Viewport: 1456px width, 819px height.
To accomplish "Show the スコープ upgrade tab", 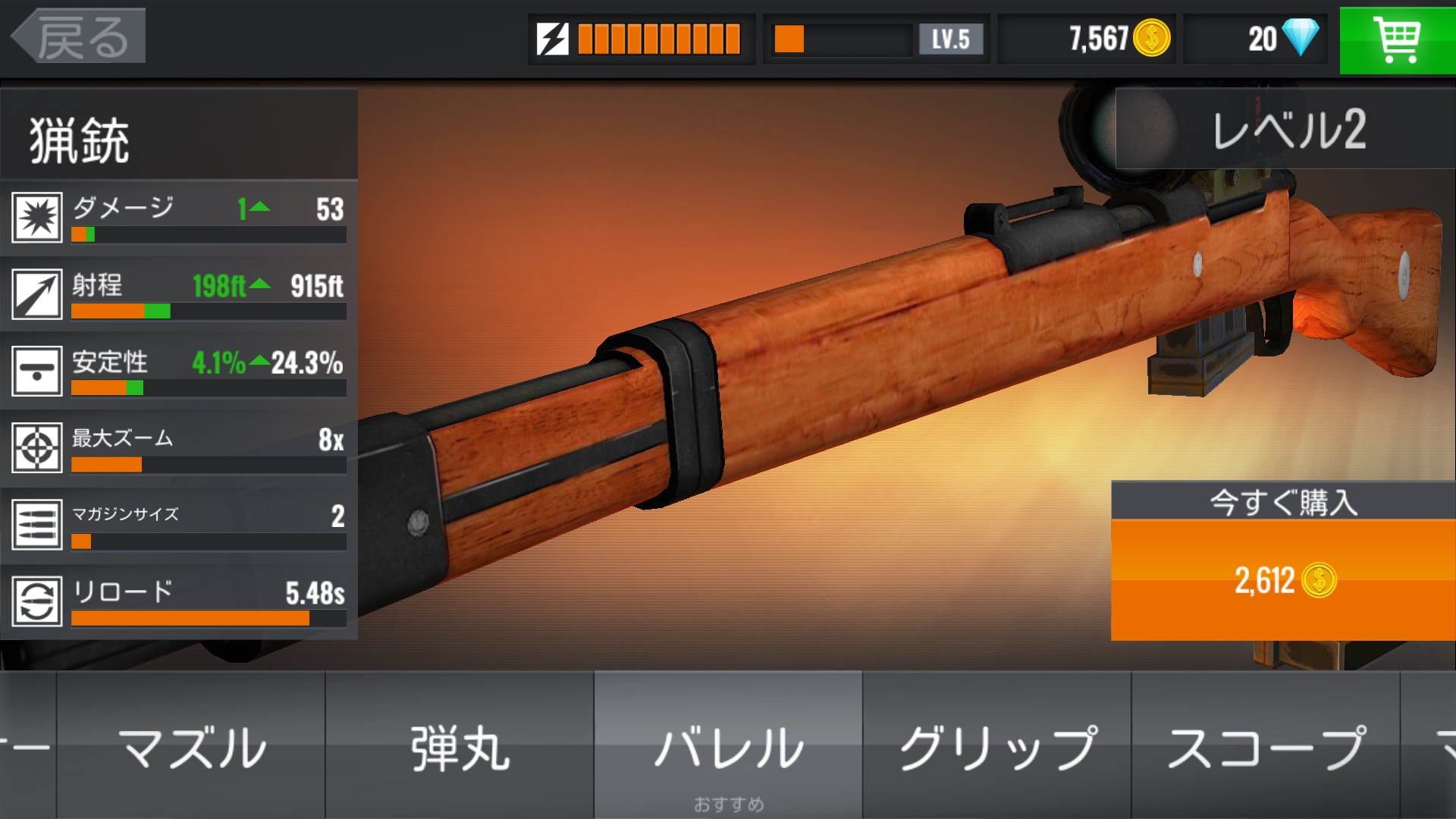I will (1265, 746).
